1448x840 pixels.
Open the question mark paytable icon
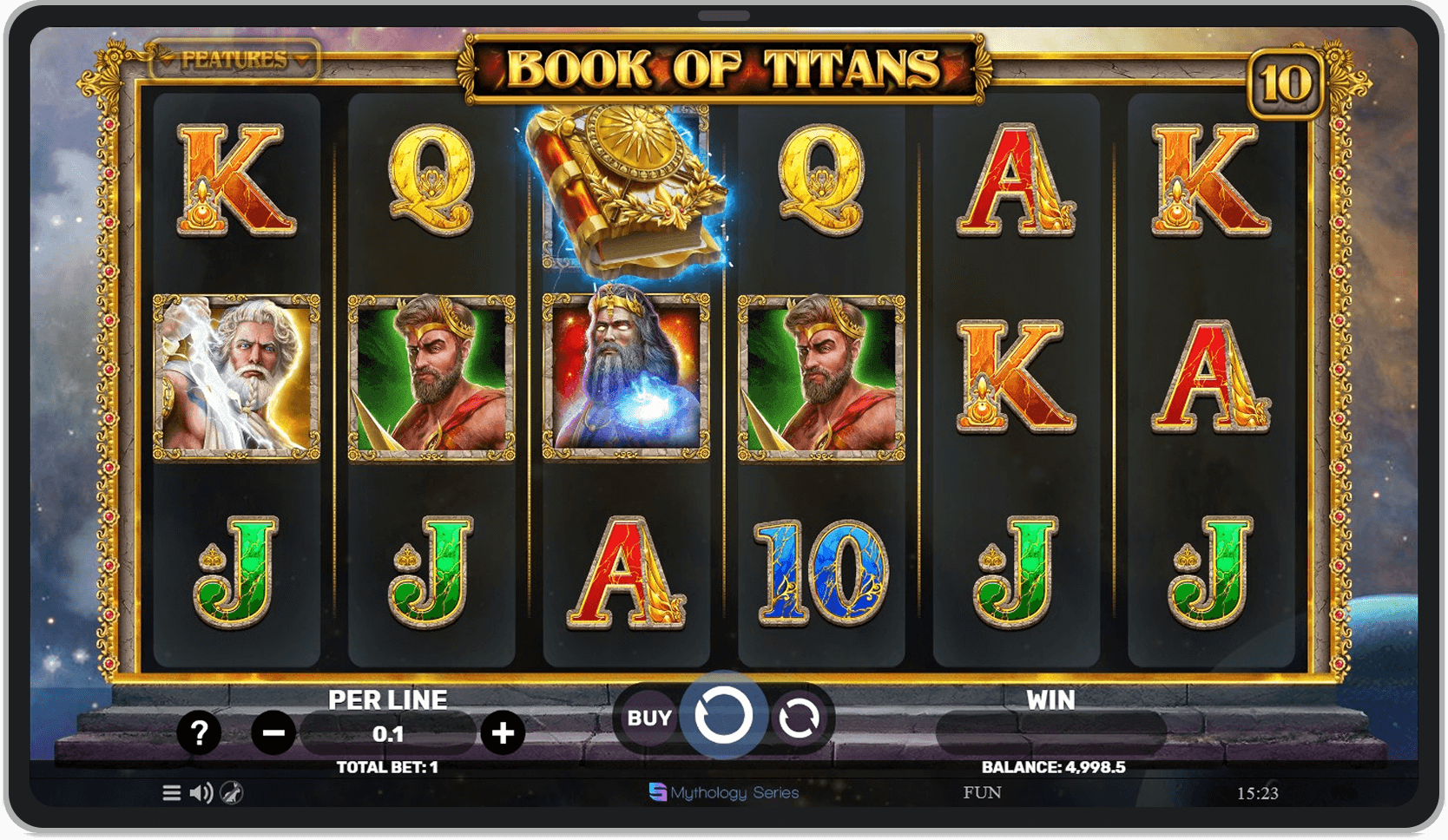point(200,733)
